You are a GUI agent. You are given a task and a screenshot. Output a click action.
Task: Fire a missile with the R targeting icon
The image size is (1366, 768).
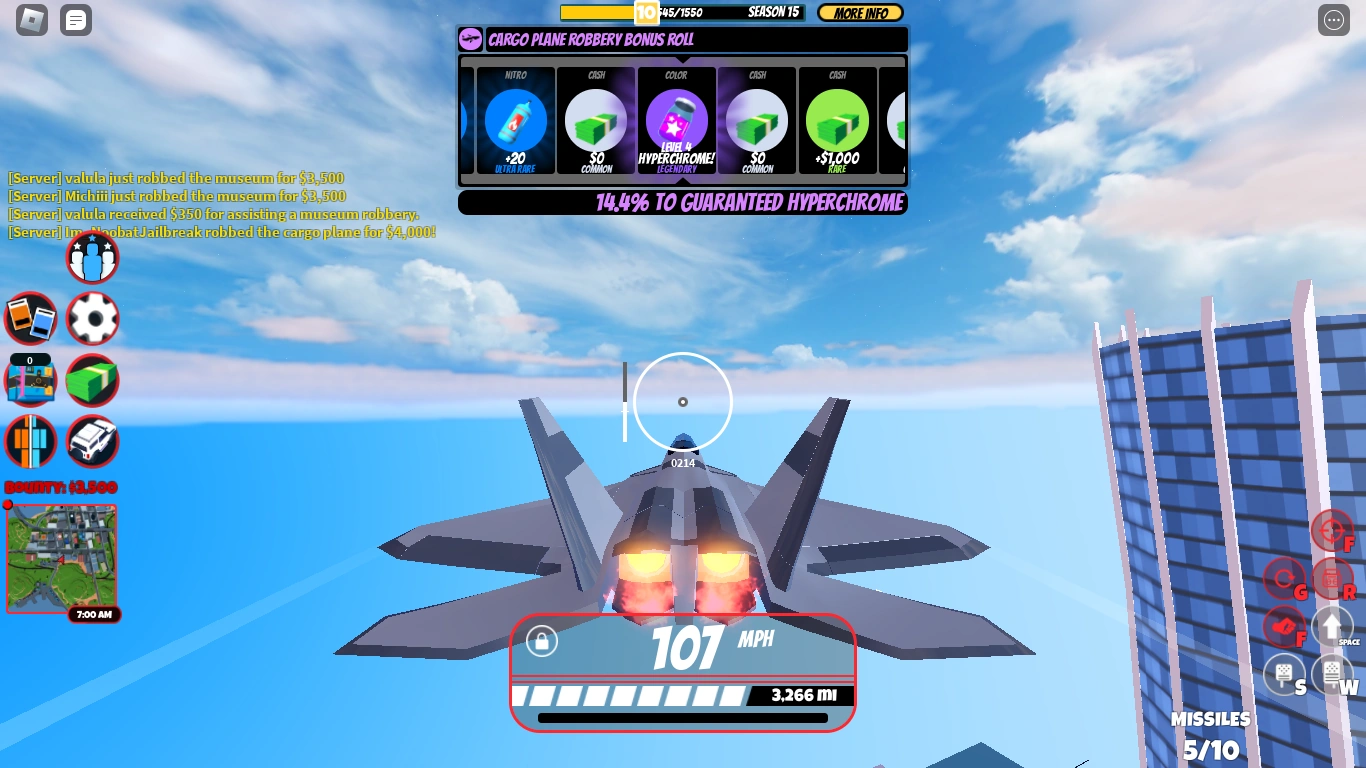coord(1333,578)
